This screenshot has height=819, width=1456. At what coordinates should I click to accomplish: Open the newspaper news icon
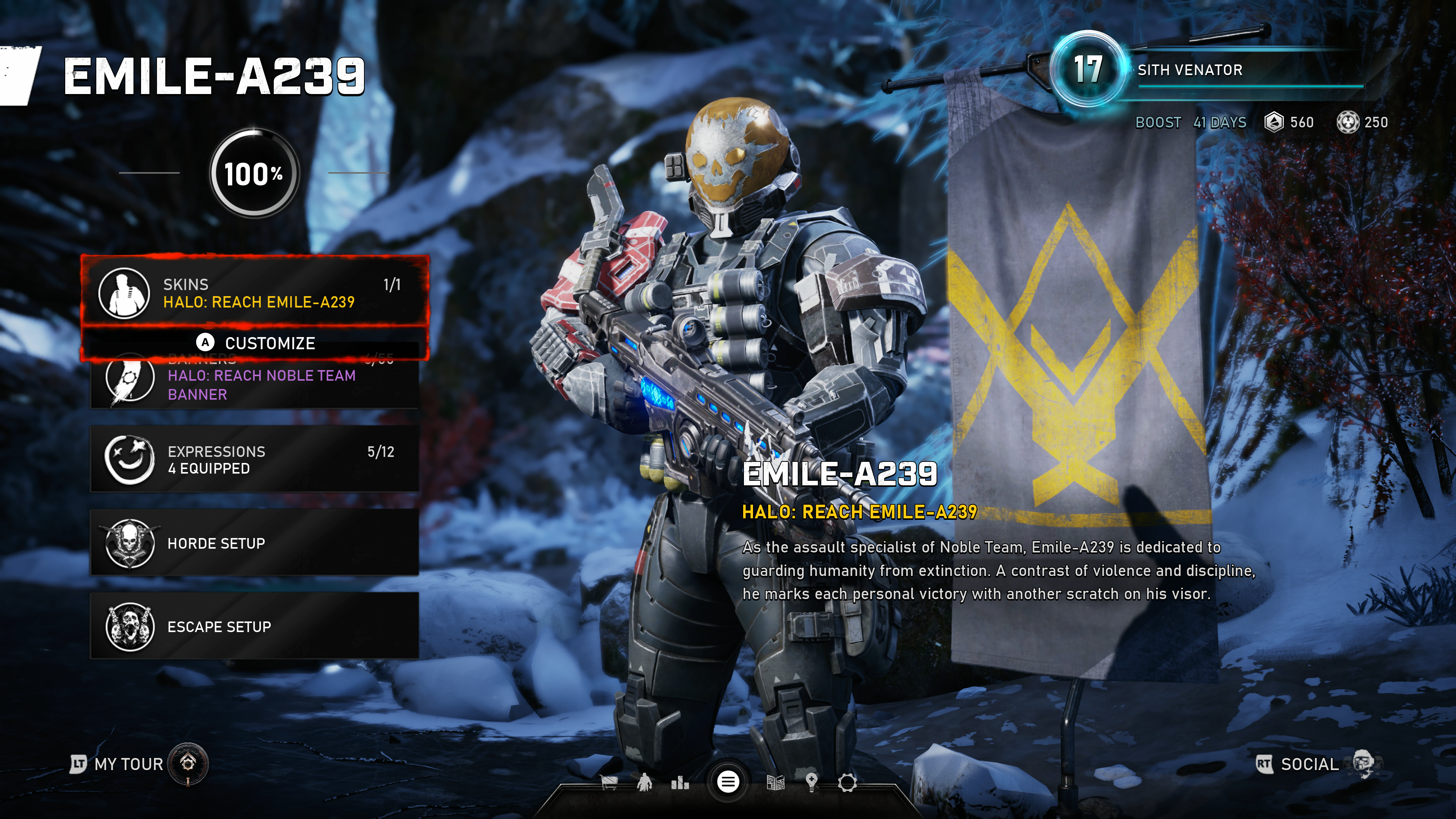pyautogui.click(x=775, y=783)
